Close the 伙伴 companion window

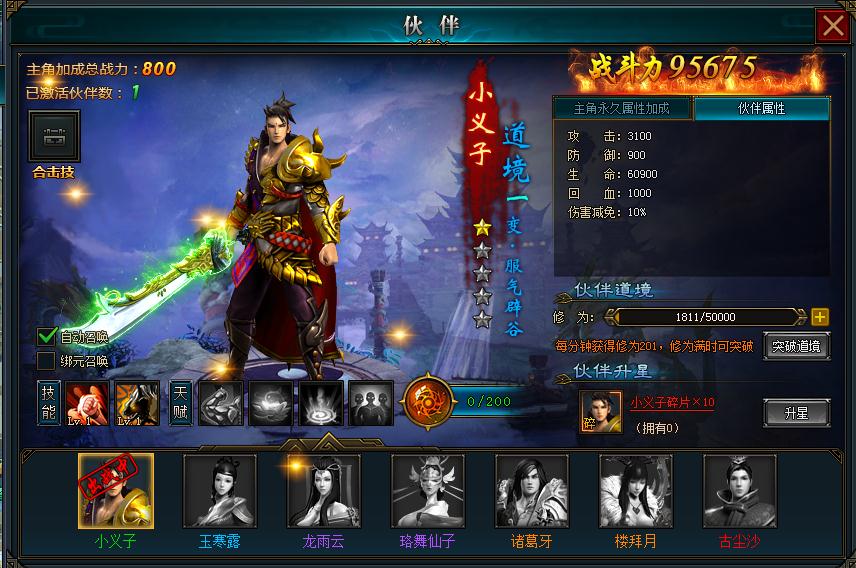click(x=832, y=25)
